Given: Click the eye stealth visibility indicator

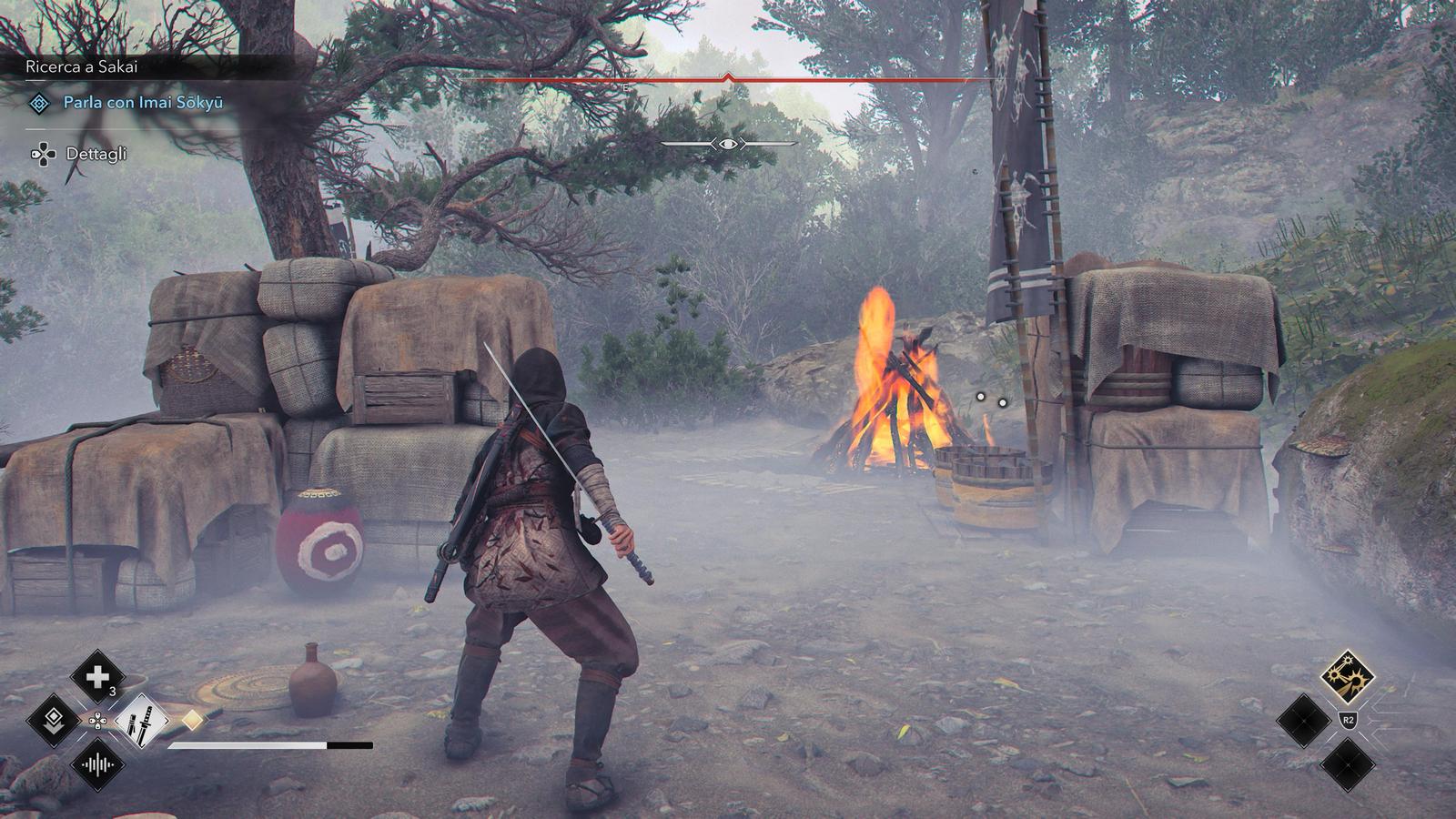Looking at the screenshot, I should tap(728, 144).
